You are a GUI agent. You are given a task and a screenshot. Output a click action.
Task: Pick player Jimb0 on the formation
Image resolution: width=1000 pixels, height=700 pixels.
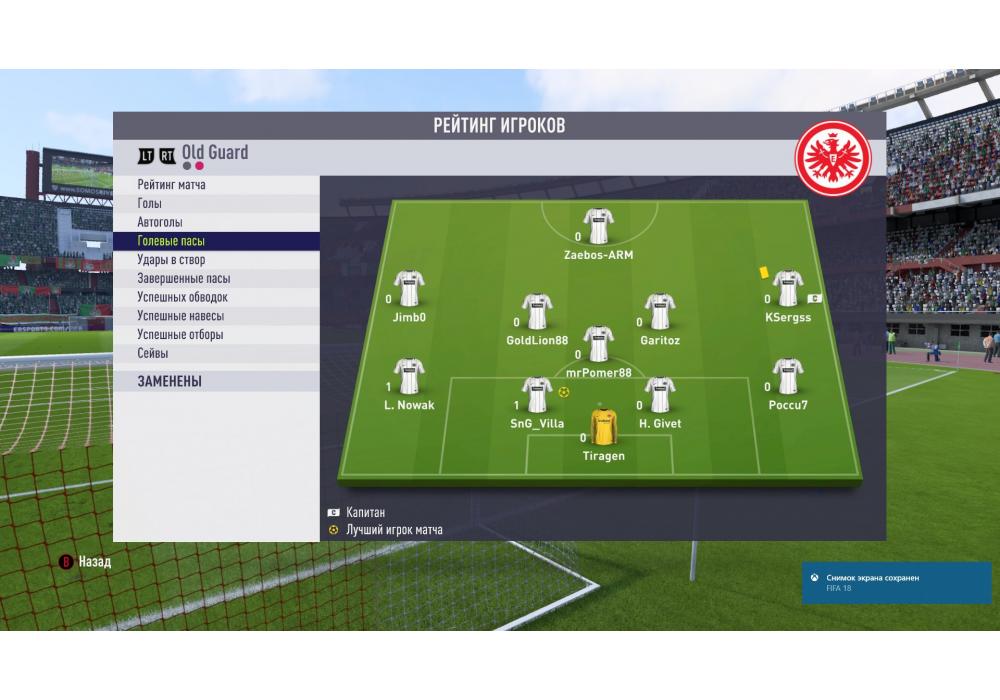tap(409, 289)
